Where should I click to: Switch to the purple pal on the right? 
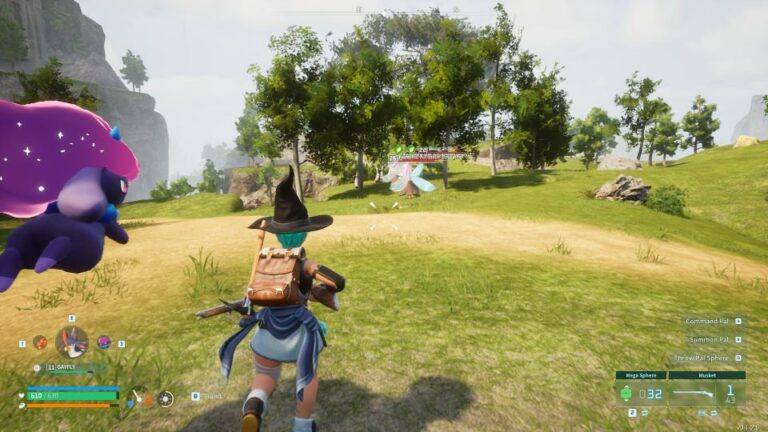pyautogui.click(x=104, y=342)
